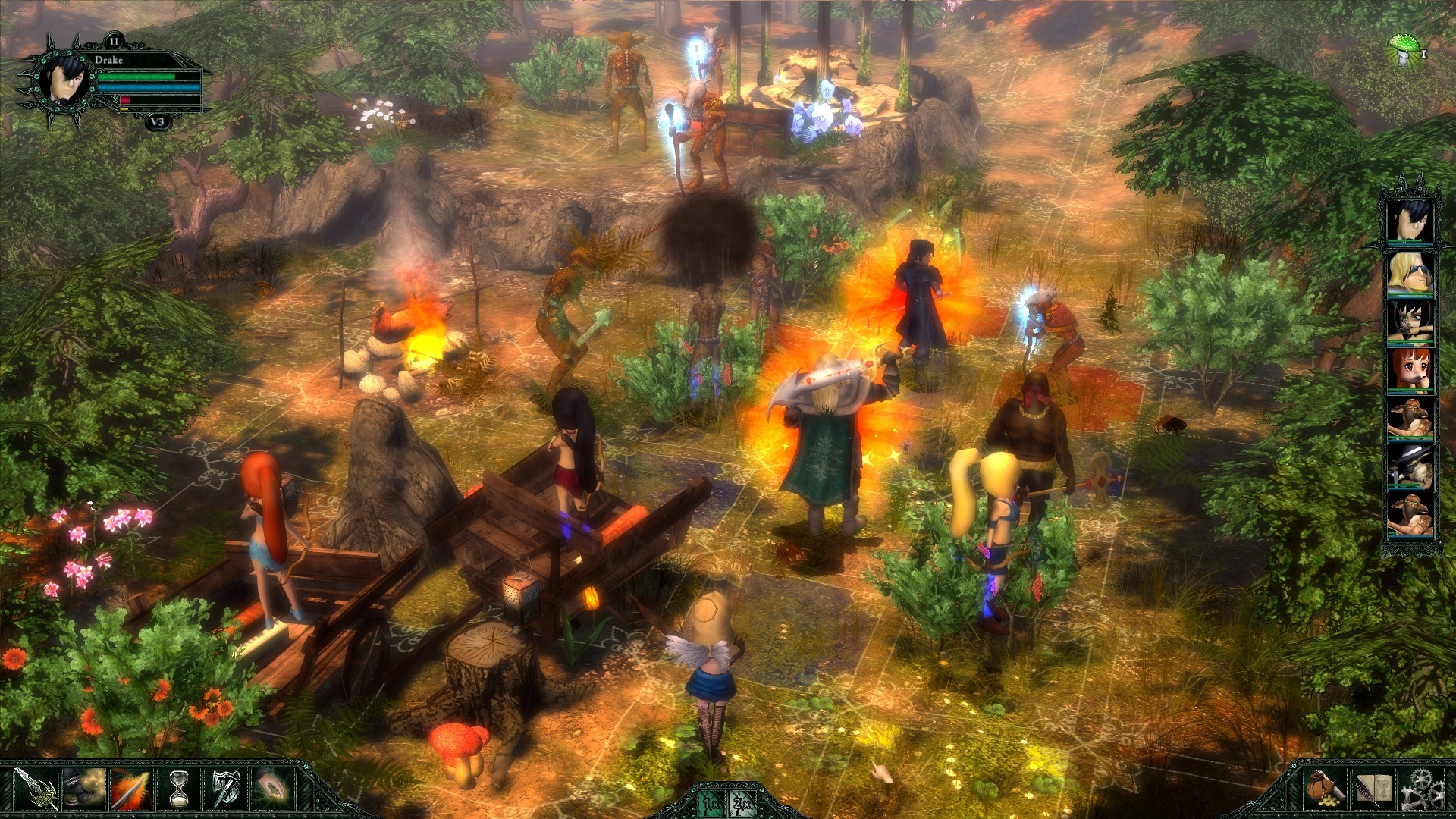This screenshot has width=1456, height=819.
Task: Open the quill-and-book quest log icon
Action: [1373, 790]
